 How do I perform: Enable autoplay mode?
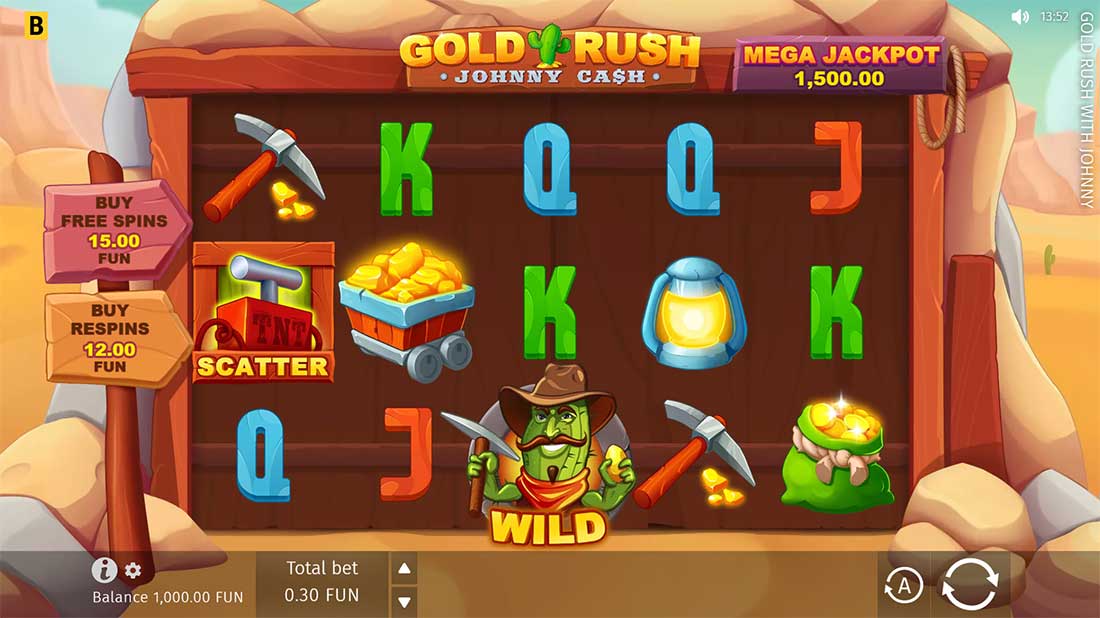tap(903, 586)
